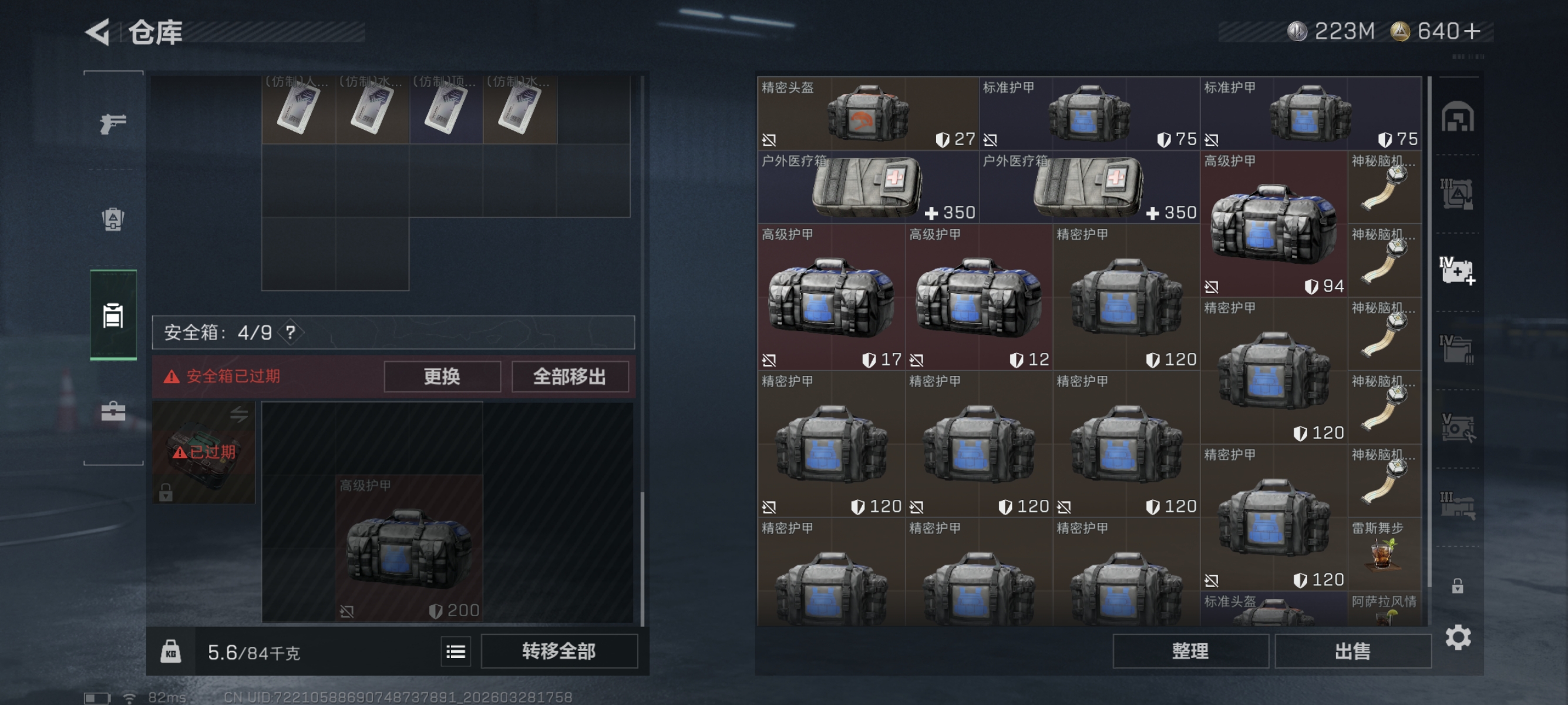Toggle list view beside the 5.6/84千克 weight display

click(x=455, y=652)
